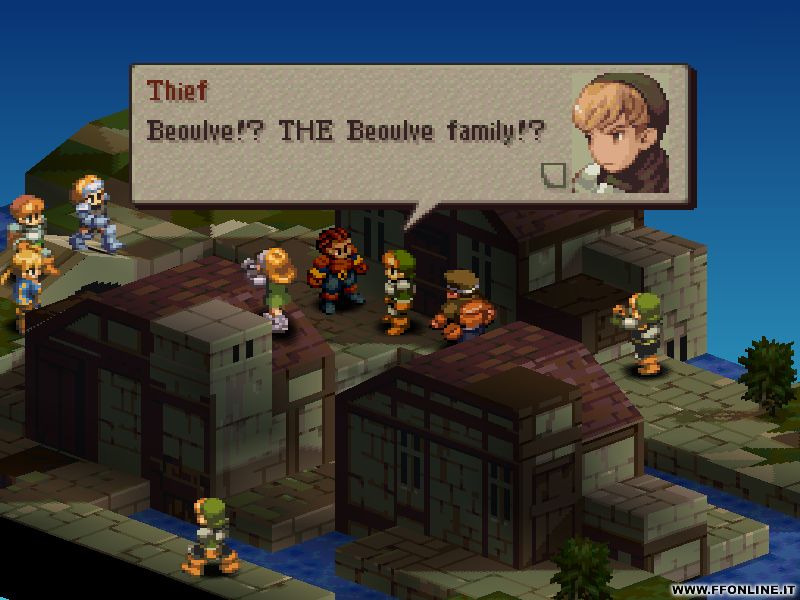Click the dialogue advance page indicator
Viewport: 800px width, 600px height.
[551, 175]
